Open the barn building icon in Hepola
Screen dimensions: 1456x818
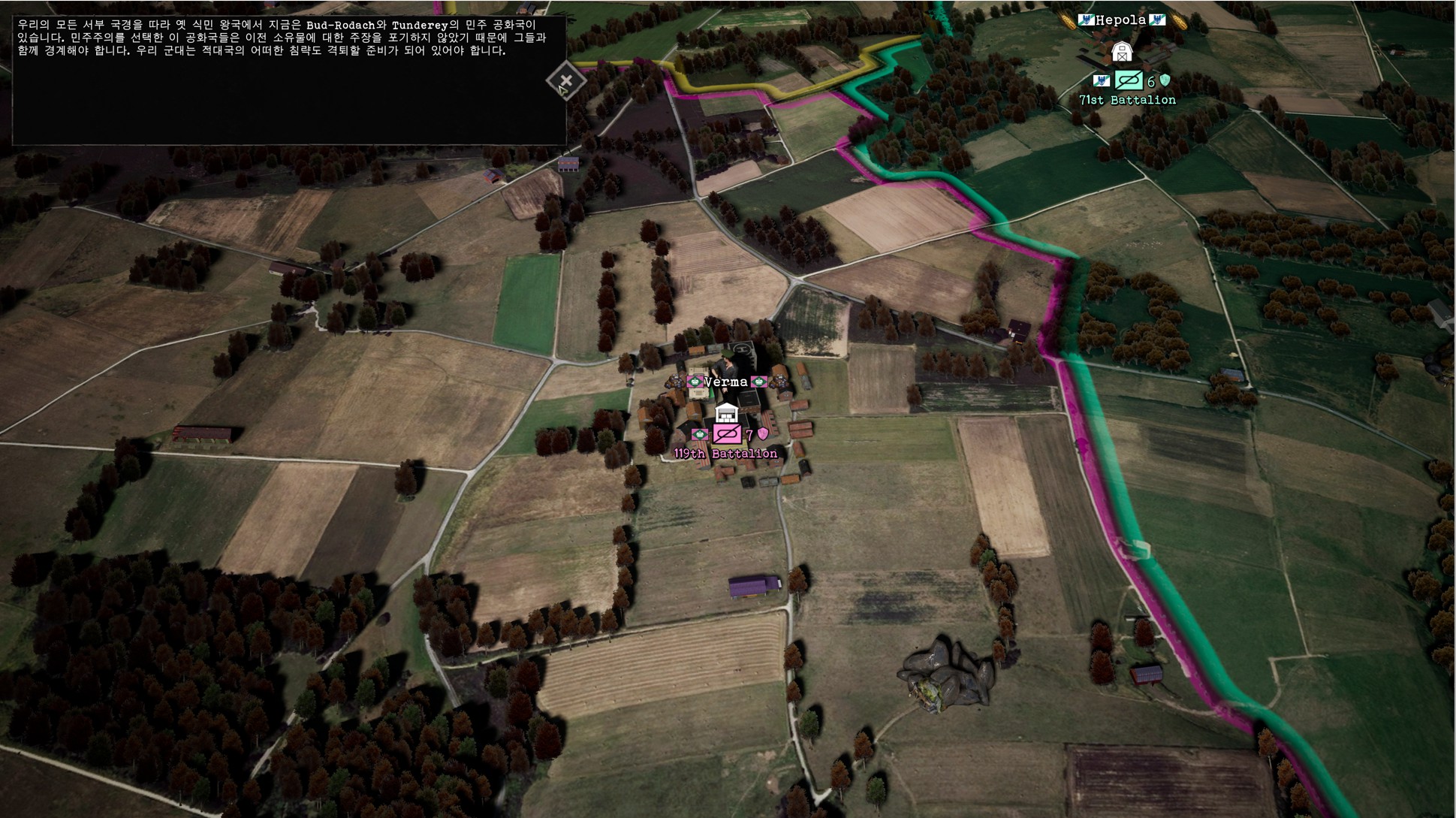pos(1121,52)
